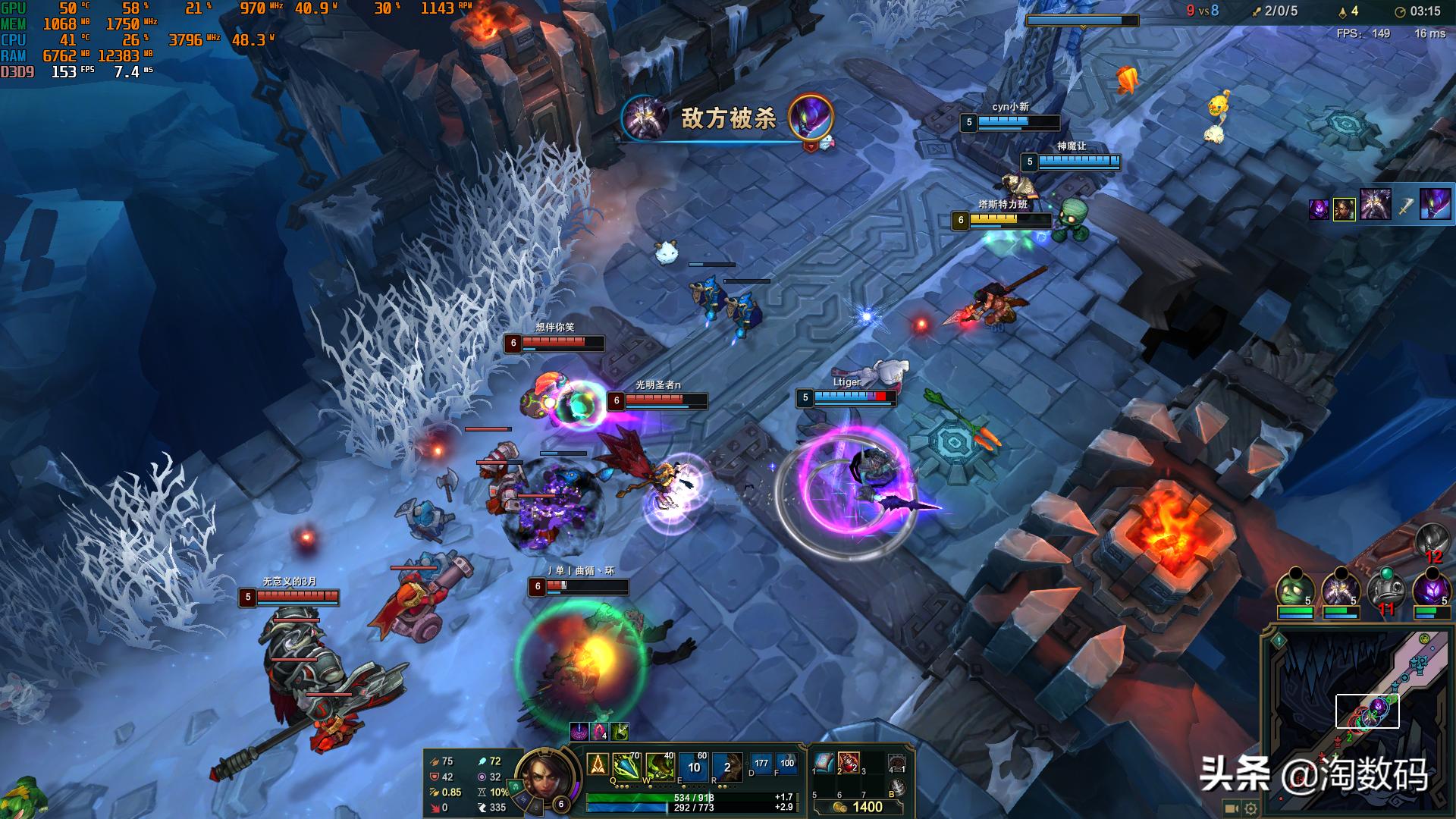Toggle the camera lock button below minimap
The image size is (1456, 819).
click(x=1232, y=808)
